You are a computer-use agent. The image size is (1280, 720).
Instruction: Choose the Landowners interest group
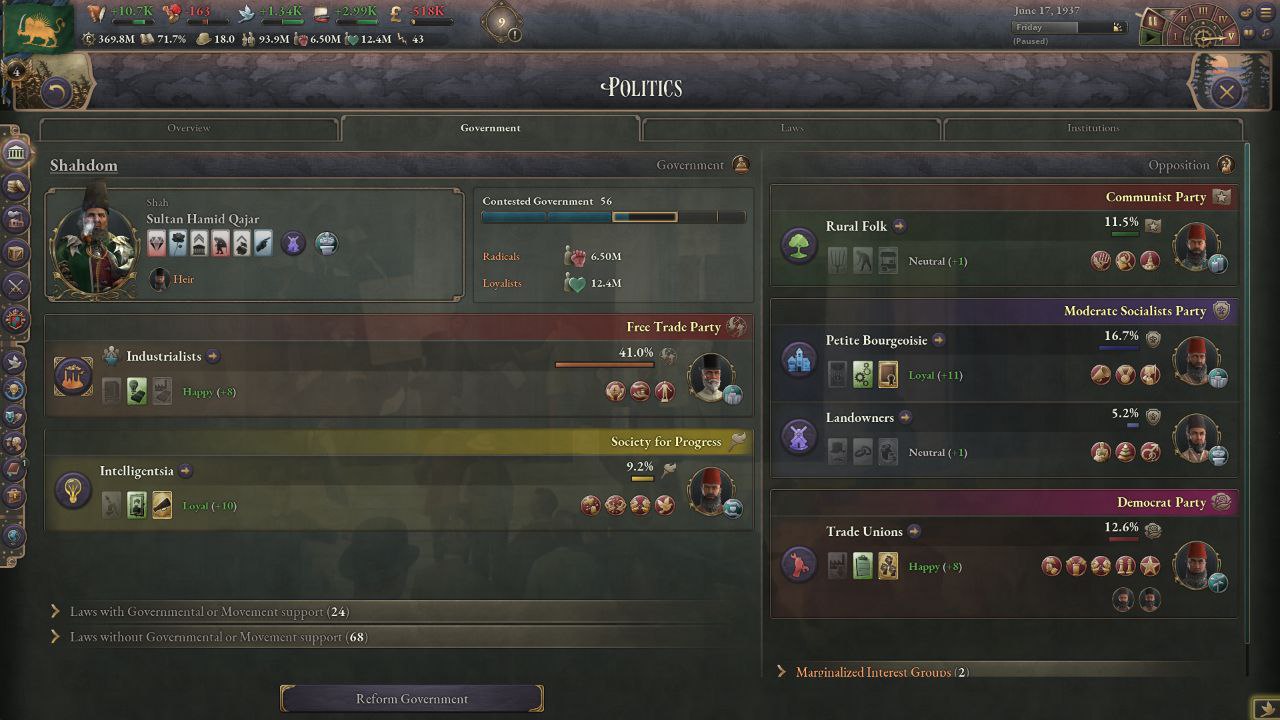pos(859,417)
